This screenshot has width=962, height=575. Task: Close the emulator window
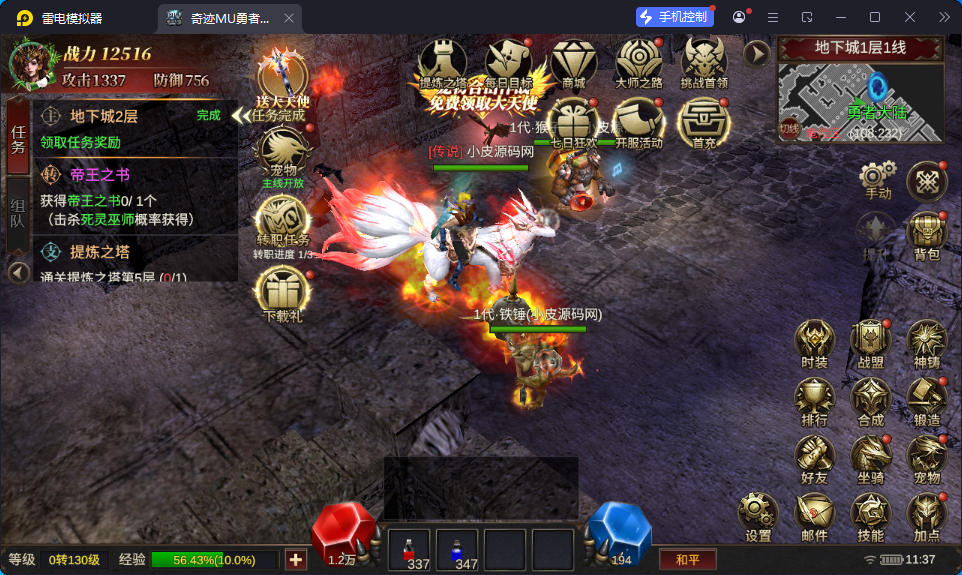[909, 17]
